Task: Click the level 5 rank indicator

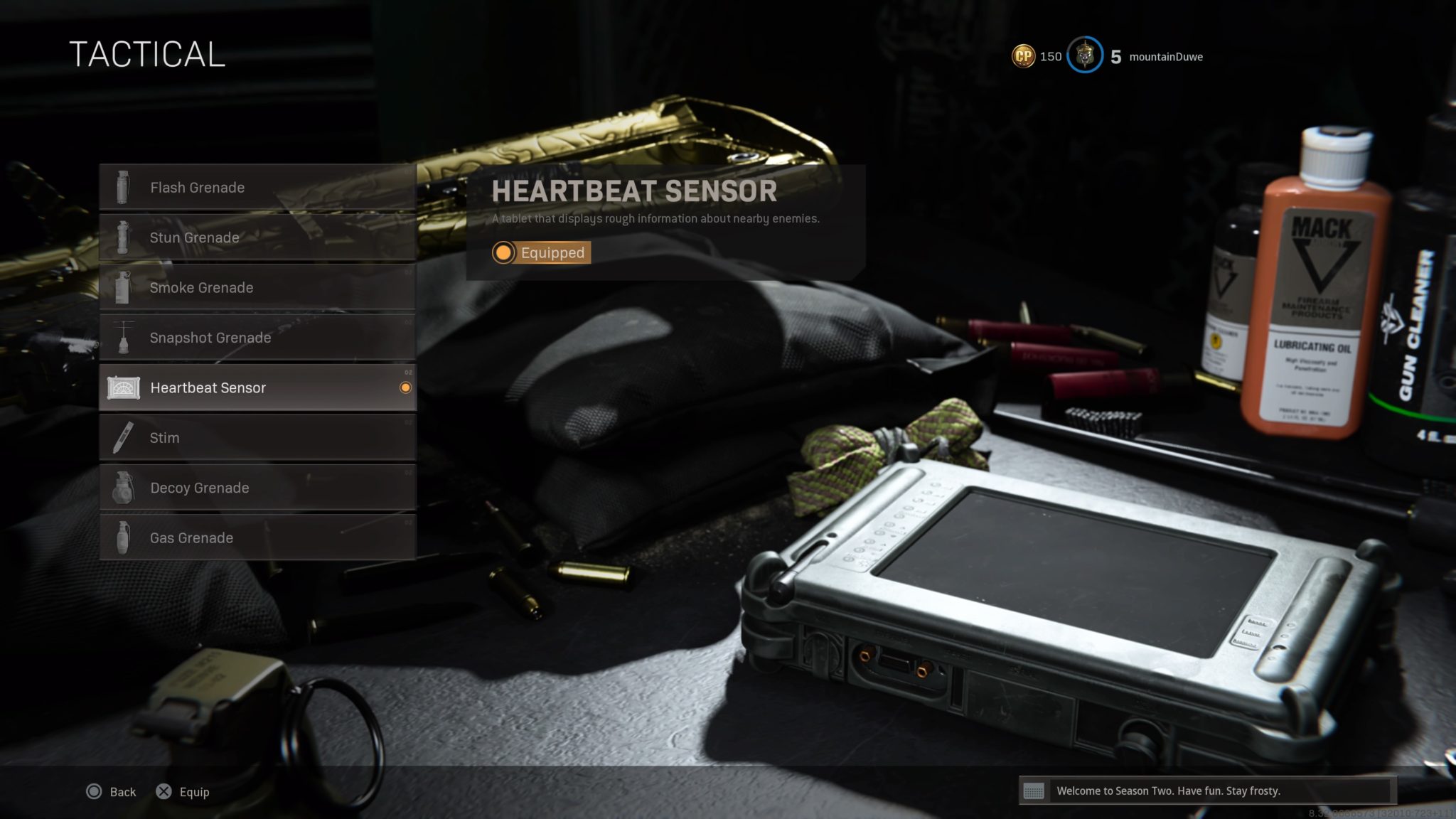Action: (x=1115, y=55)
